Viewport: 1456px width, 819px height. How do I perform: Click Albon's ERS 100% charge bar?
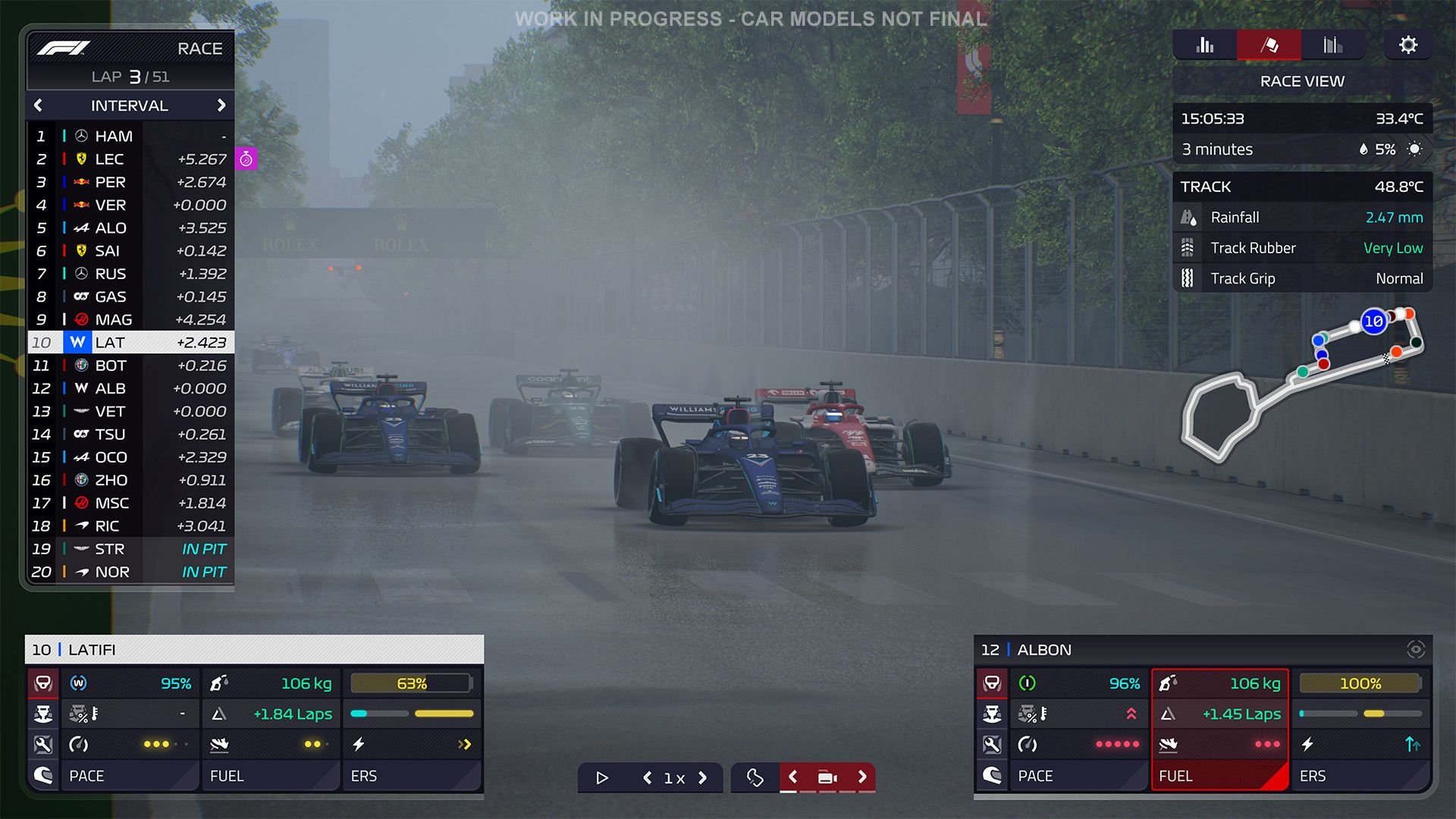pyautogui.click(x=1360, y=683)
